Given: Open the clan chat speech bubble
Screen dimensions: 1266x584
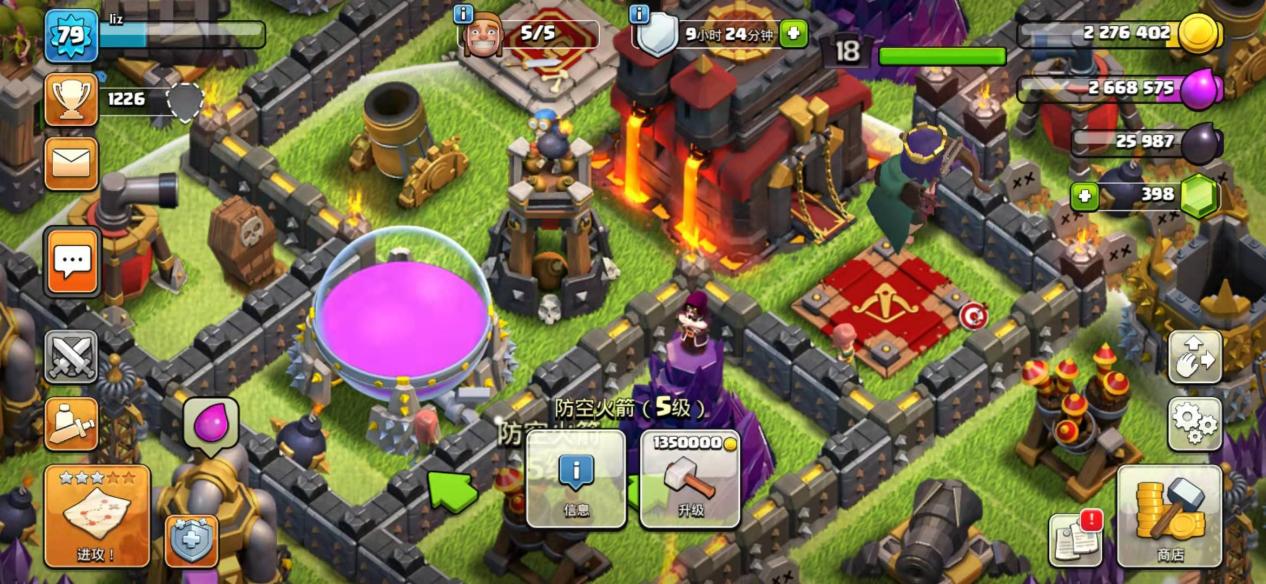Looking at the screenshot, I should coord(72,262).
